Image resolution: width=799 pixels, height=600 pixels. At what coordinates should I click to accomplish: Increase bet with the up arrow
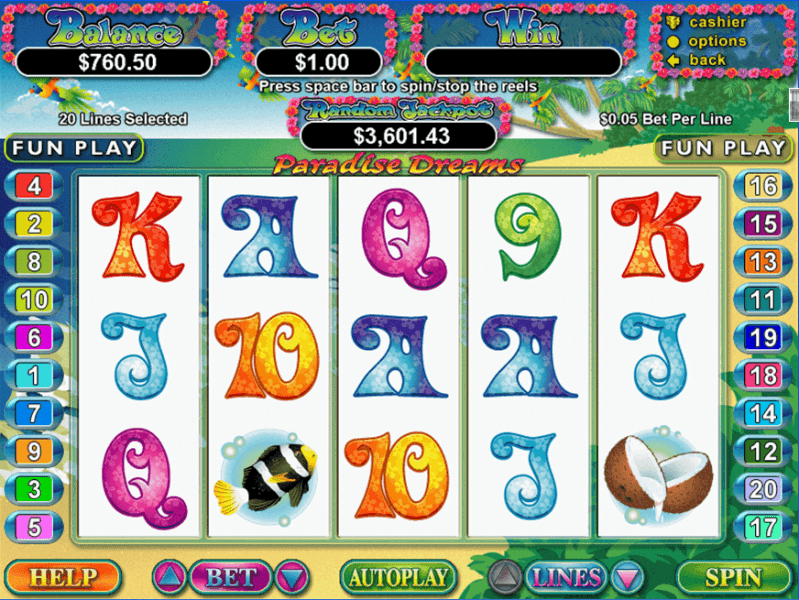(168, 577)
